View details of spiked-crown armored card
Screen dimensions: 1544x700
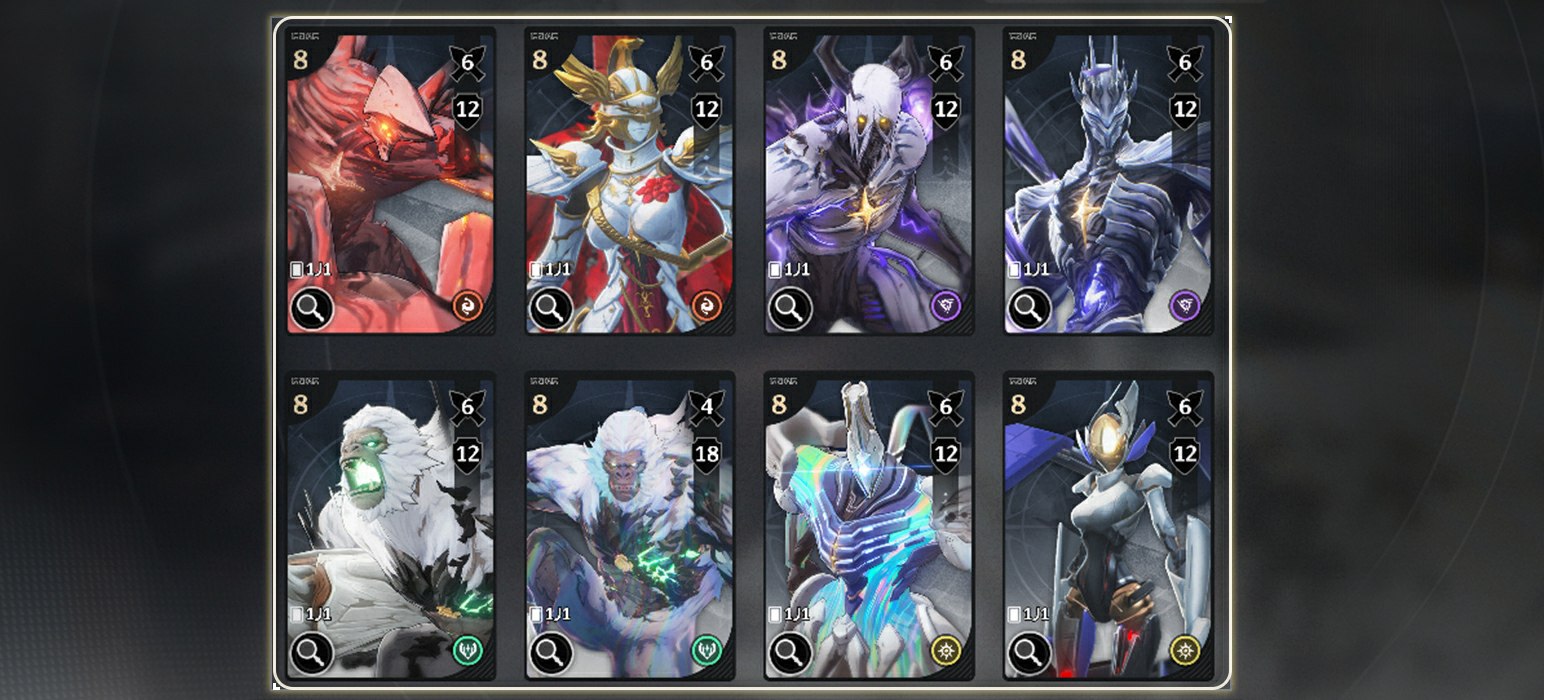(x=1029, y=308)
